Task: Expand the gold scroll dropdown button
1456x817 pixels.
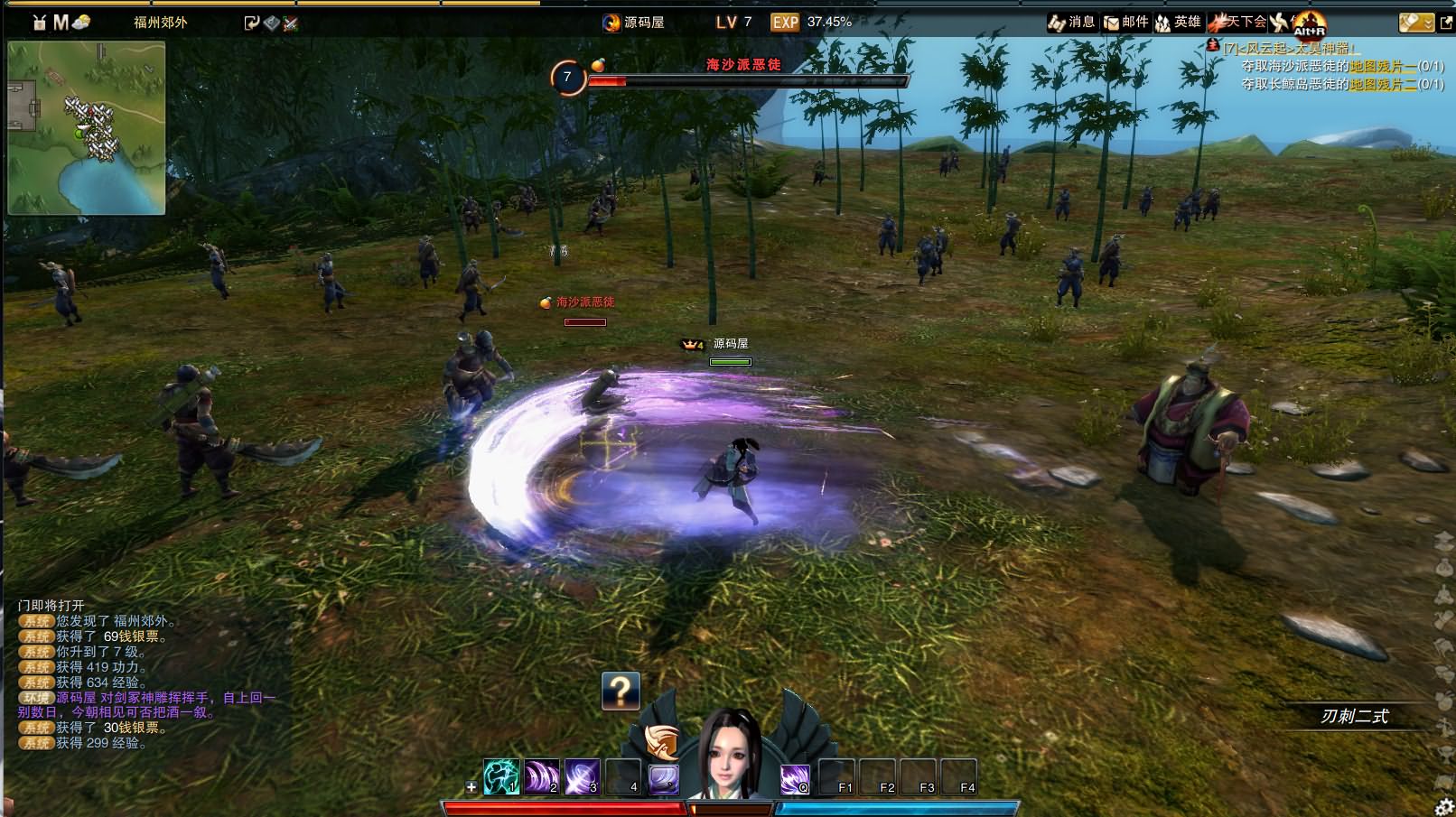Action: [1415, 22]
